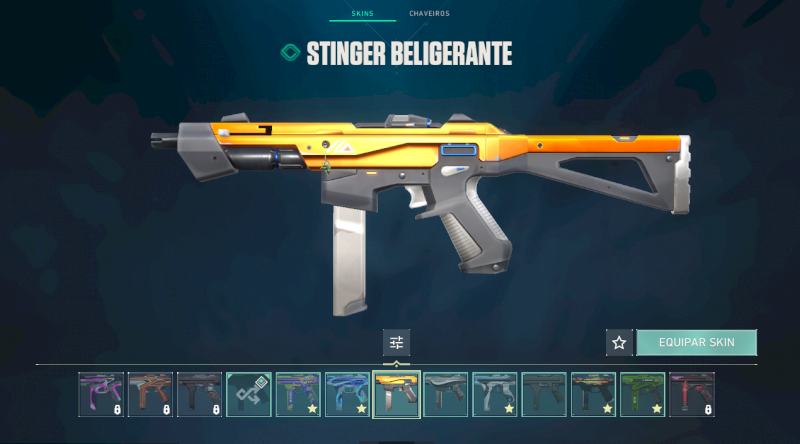
Task: Select the orange Beligerante Stinger thumbnail
Action: click(396, 394)
